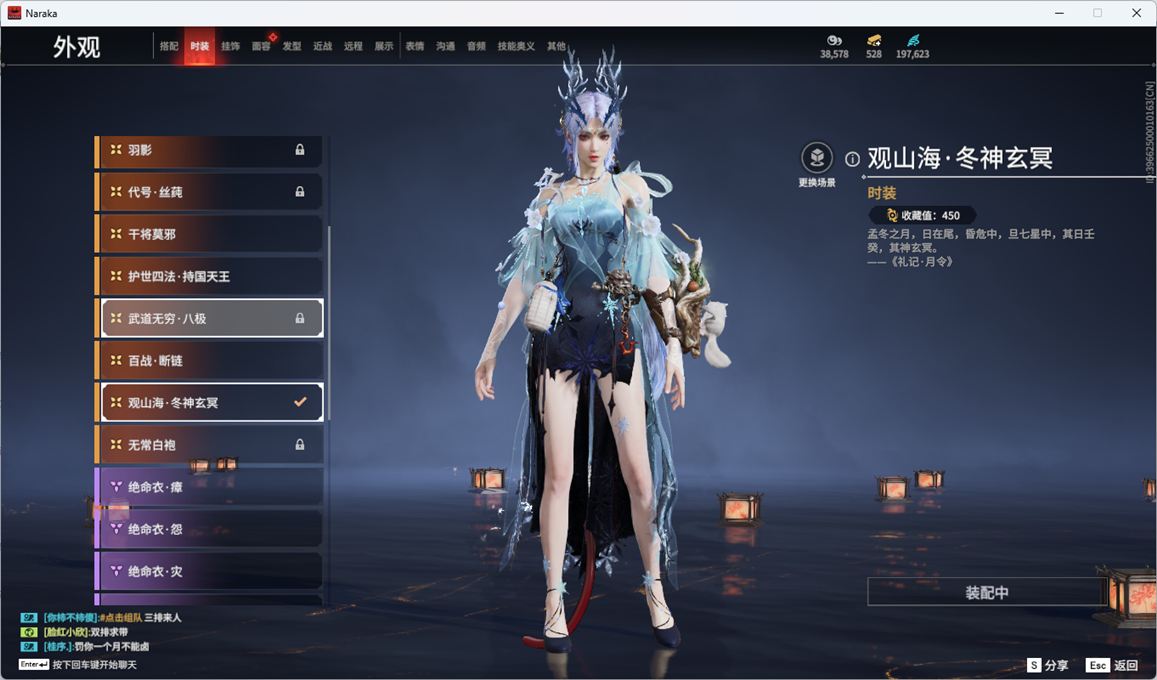Select the locked 武道无穷·八极 outfit

point(210,318)
